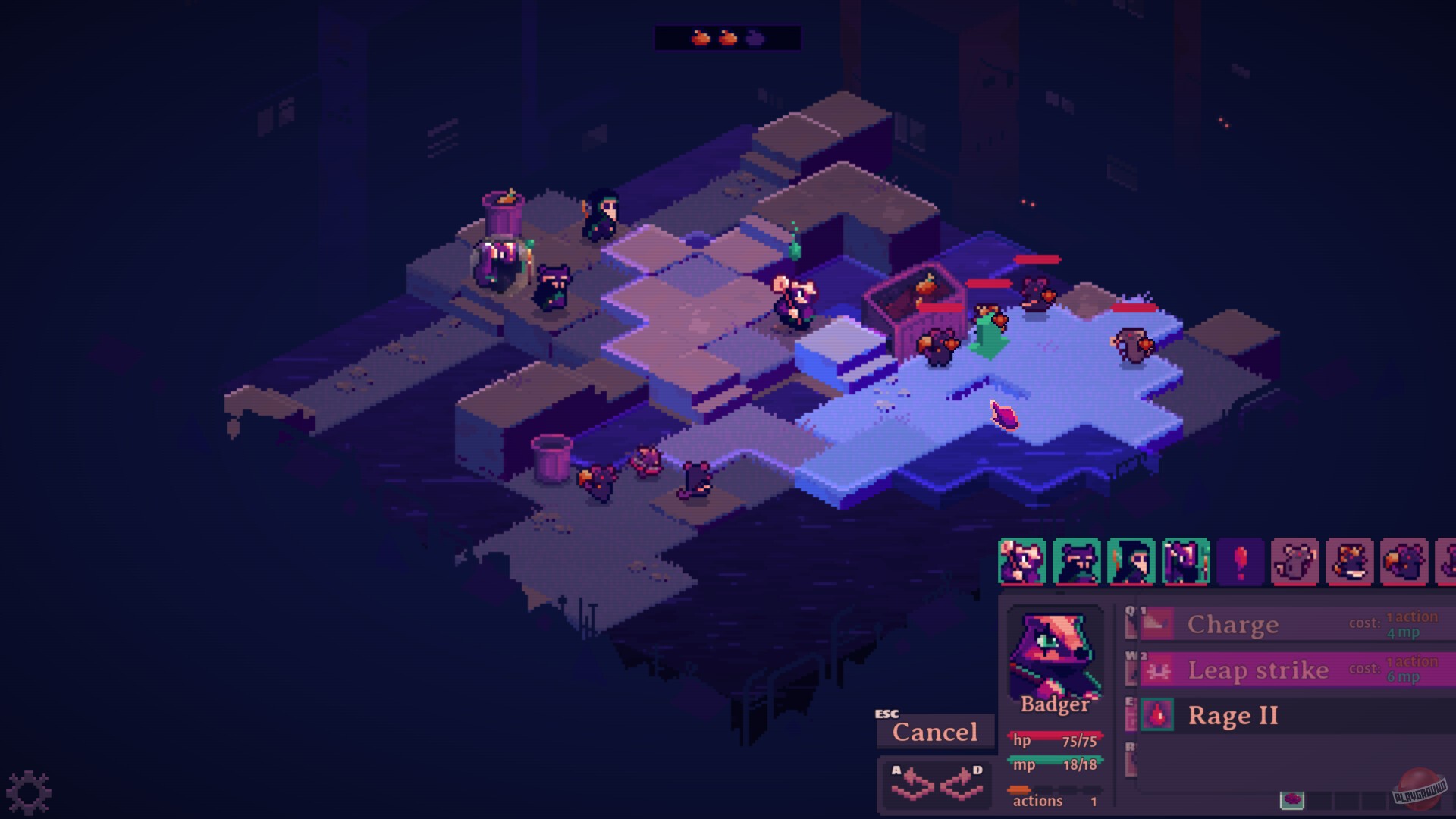1456x819 pixels.
Task: Click the exclamation mark turn marker icon
Action: click(x=1239, y=563)
